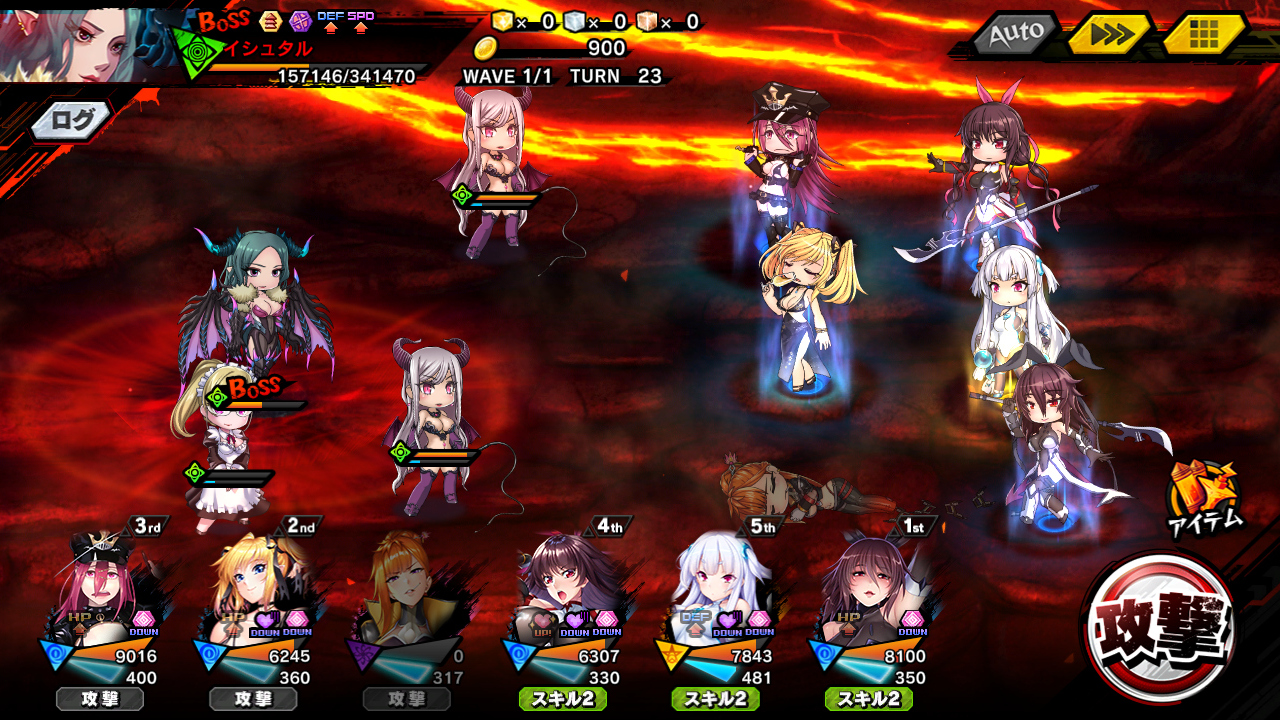Click スキル2 under the 8100 HP character

pyautogui.click(x=868, y=699)
